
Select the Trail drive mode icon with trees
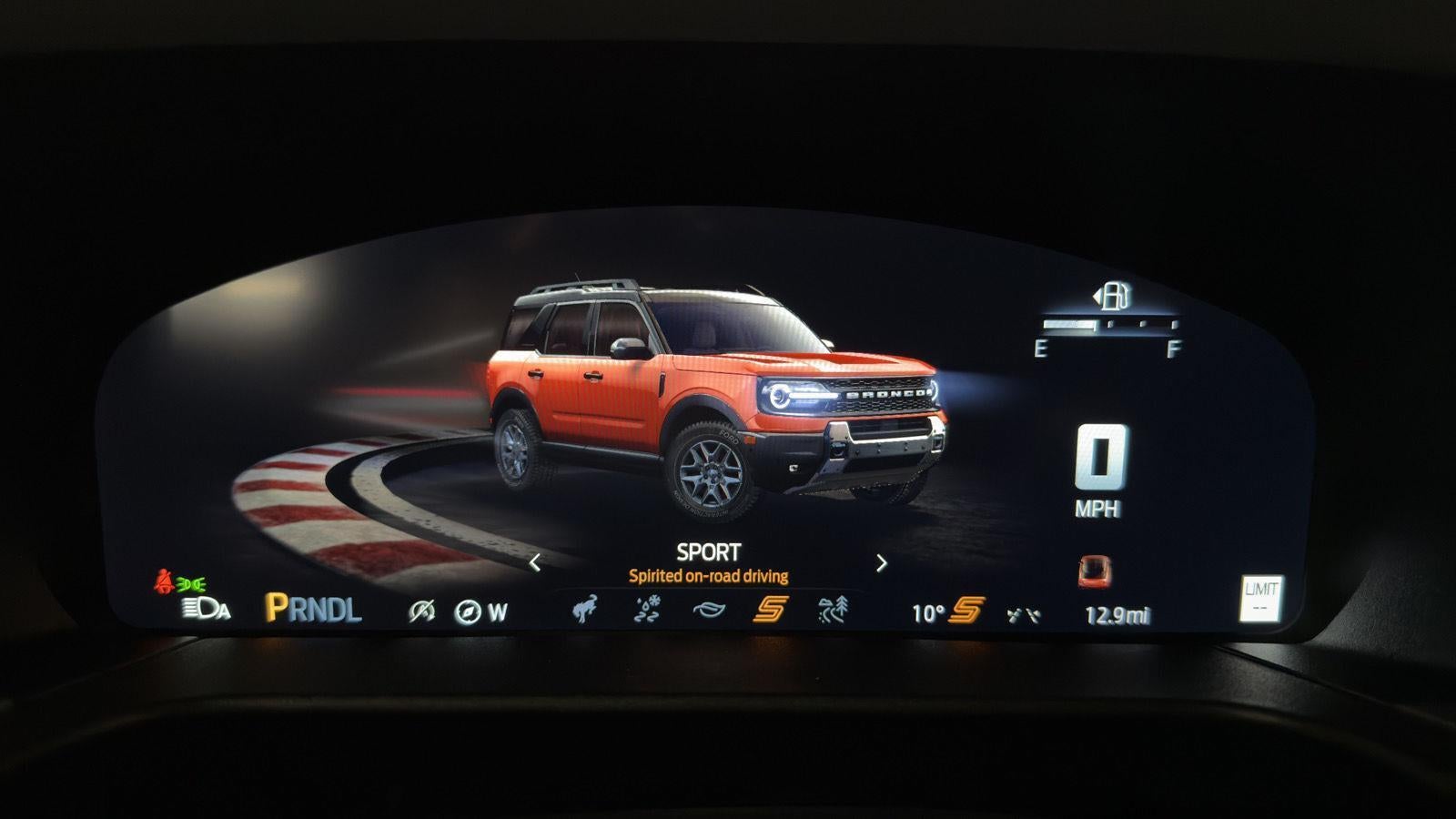(x=832, y=608)
